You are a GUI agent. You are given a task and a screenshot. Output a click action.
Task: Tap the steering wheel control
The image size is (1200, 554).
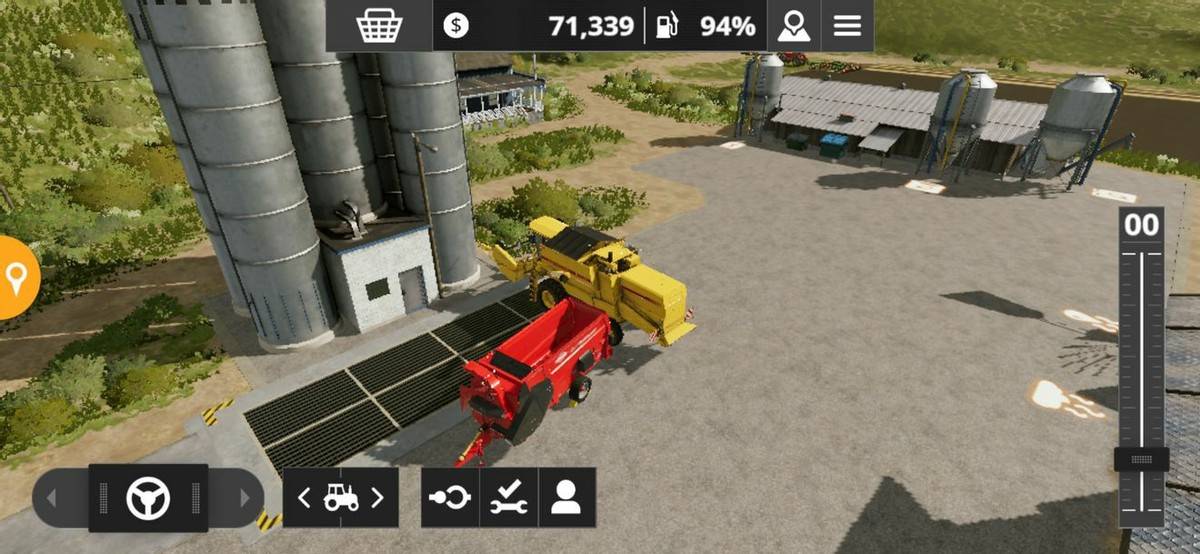(148, 497)
